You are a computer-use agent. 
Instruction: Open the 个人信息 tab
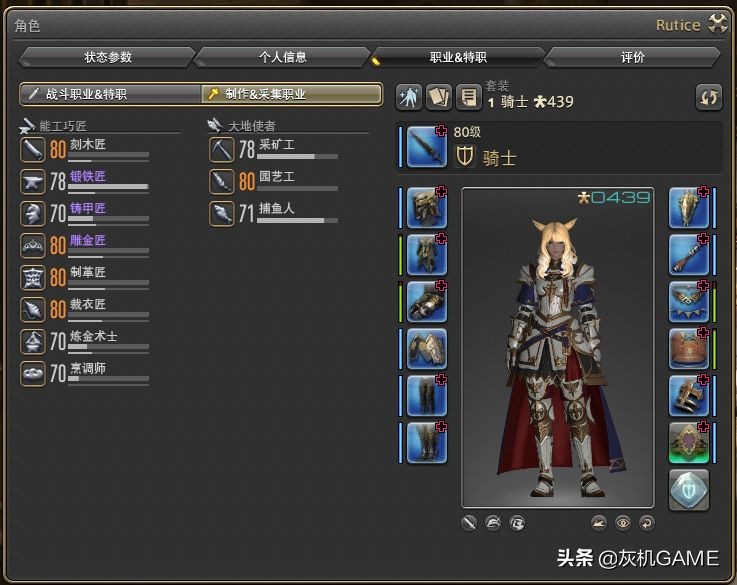[282, 58]
